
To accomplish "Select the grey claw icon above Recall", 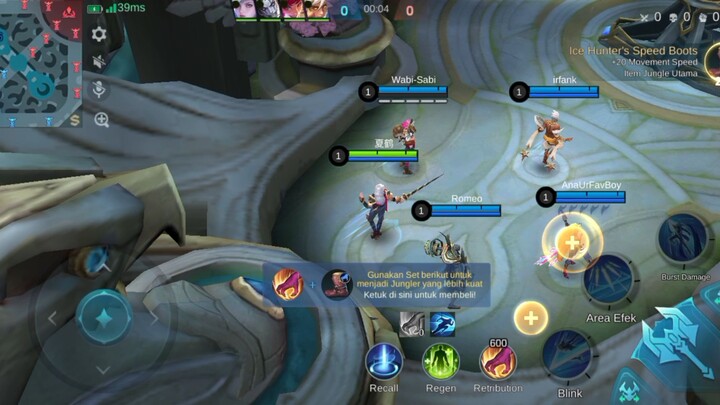I will [x=412, y=322].
